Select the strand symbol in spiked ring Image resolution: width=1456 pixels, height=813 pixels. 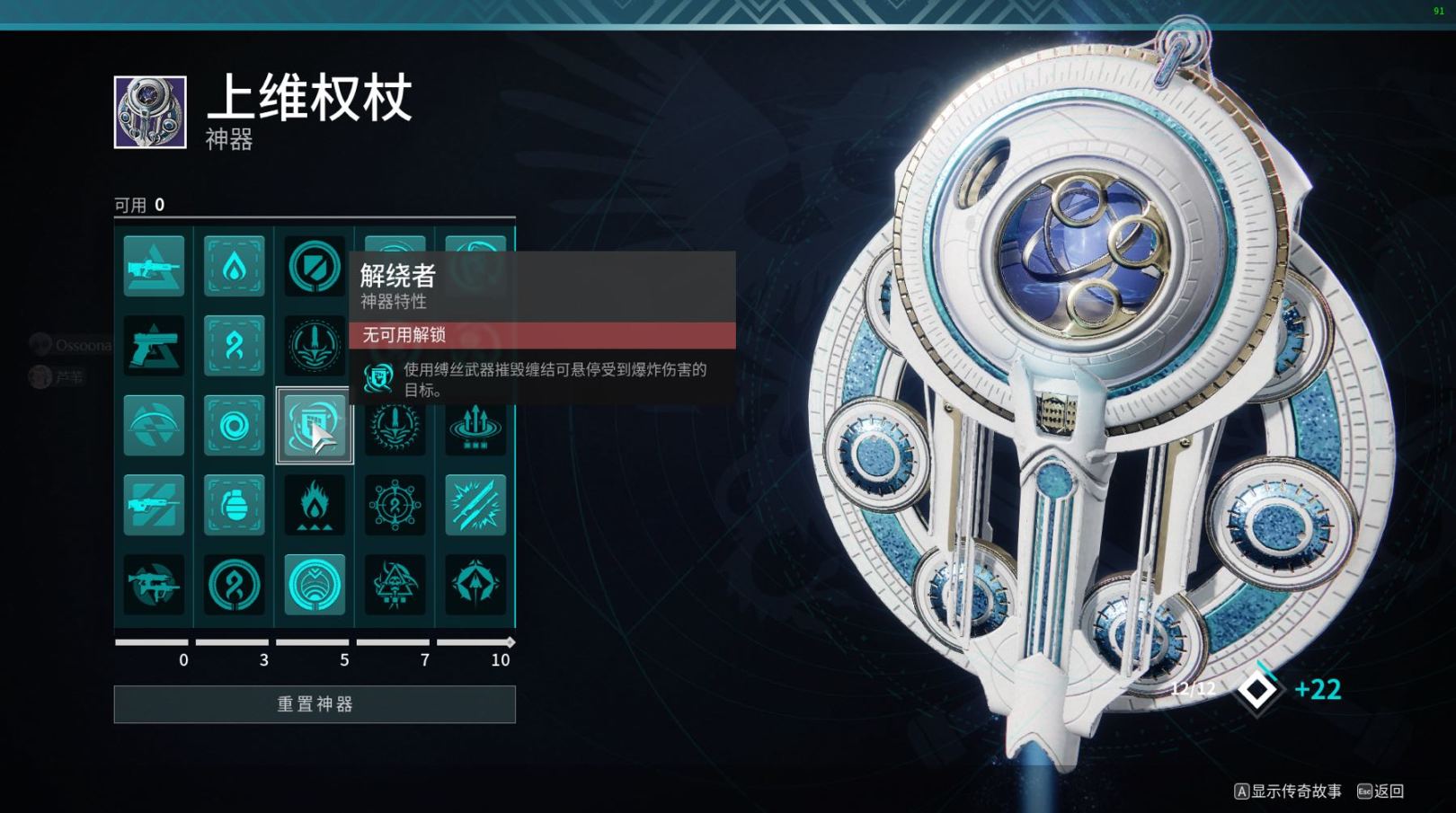click(x=395, y=505)
